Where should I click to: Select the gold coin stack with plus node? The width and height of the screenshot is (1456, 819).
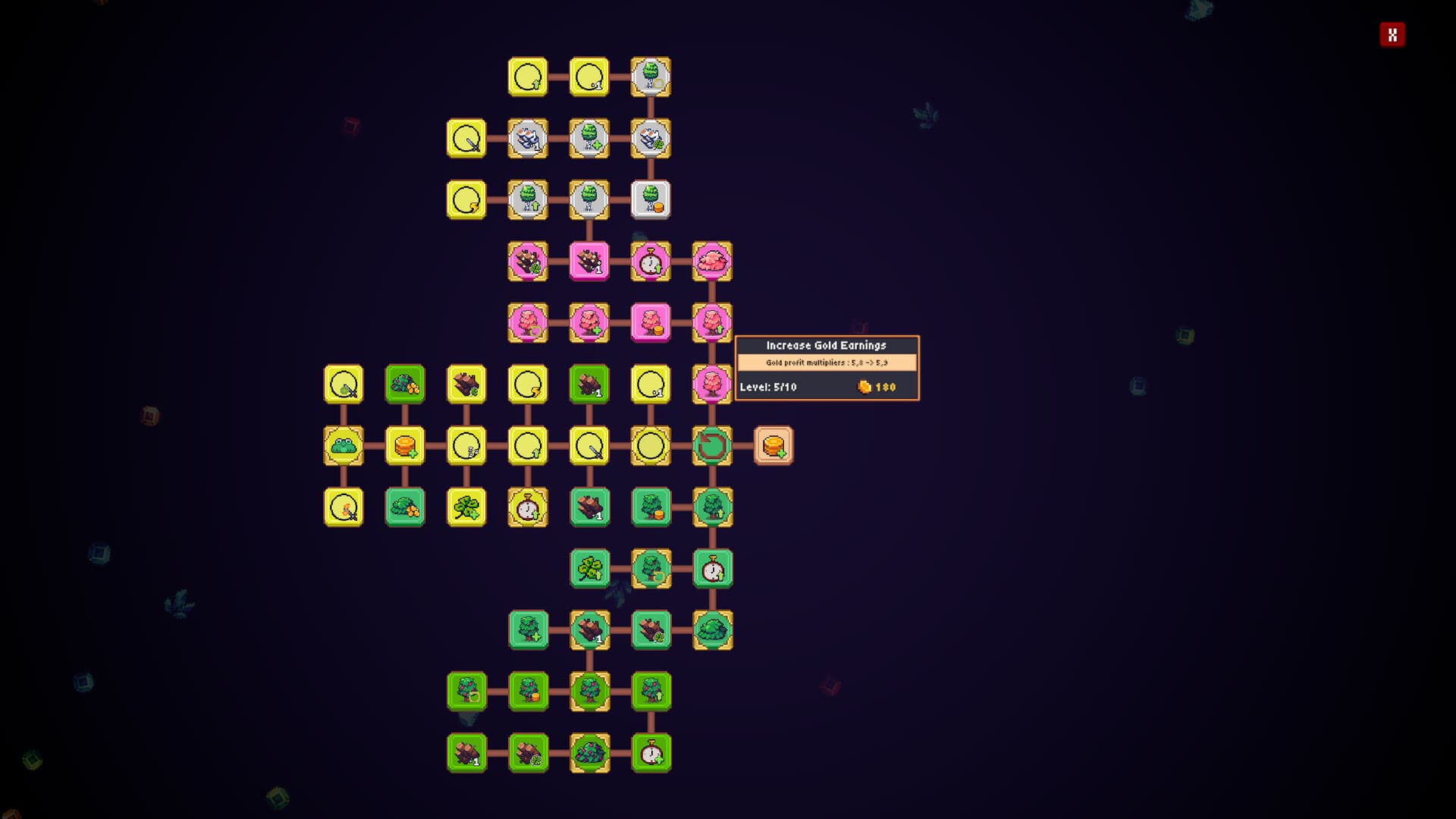click(403, 447)
